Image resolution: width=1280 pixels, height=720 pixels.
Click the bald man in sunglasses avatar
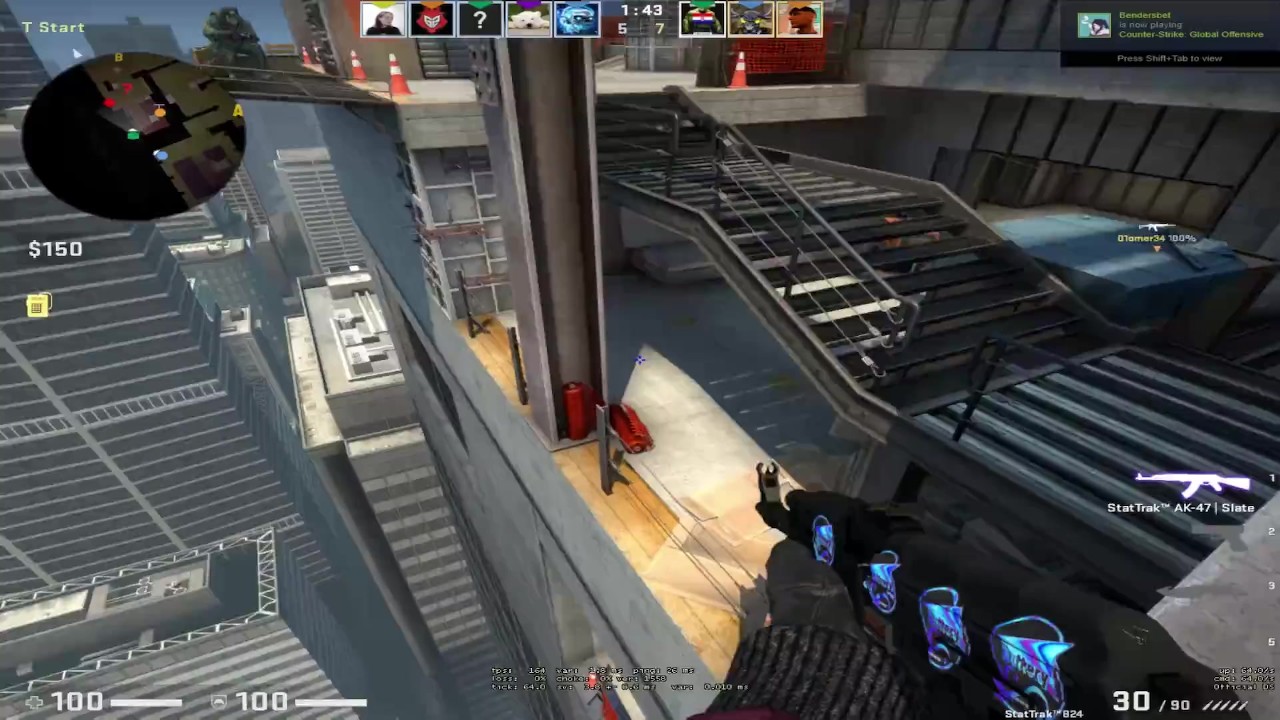pos(799,19)
